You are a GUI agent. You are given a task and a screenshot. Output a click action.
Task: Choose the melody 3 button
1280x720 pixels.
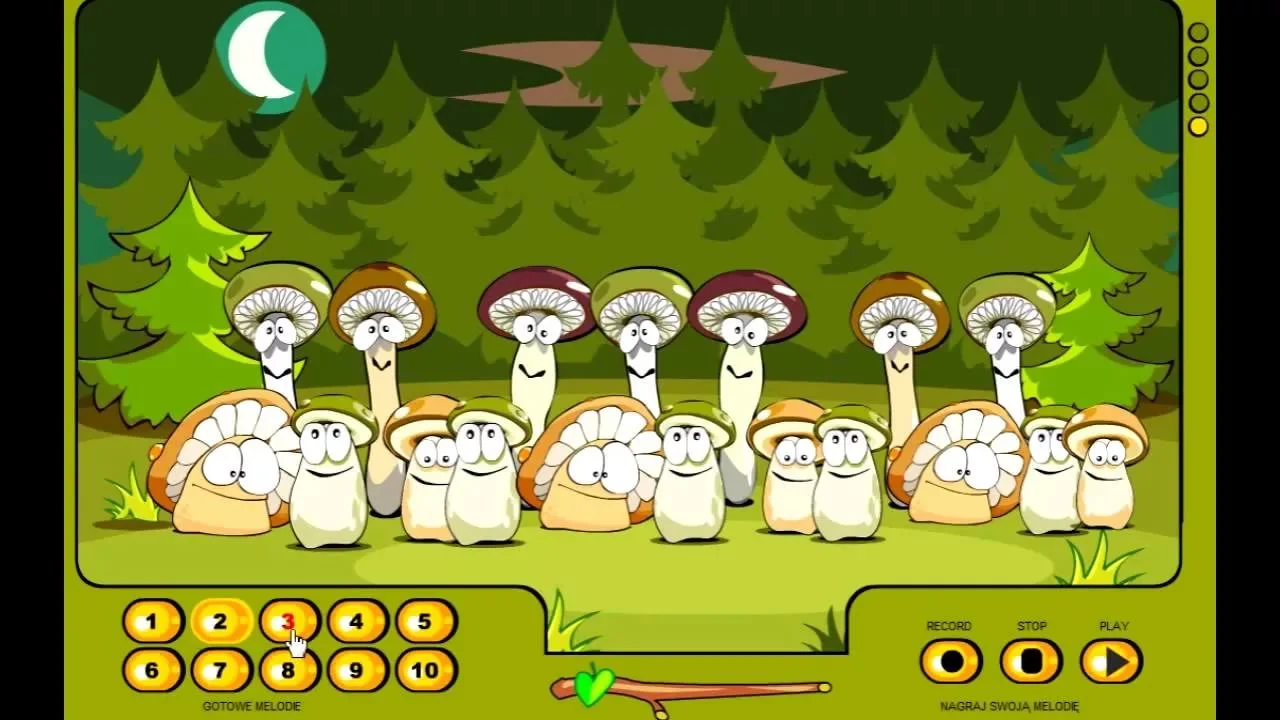[x=288, y=622]
